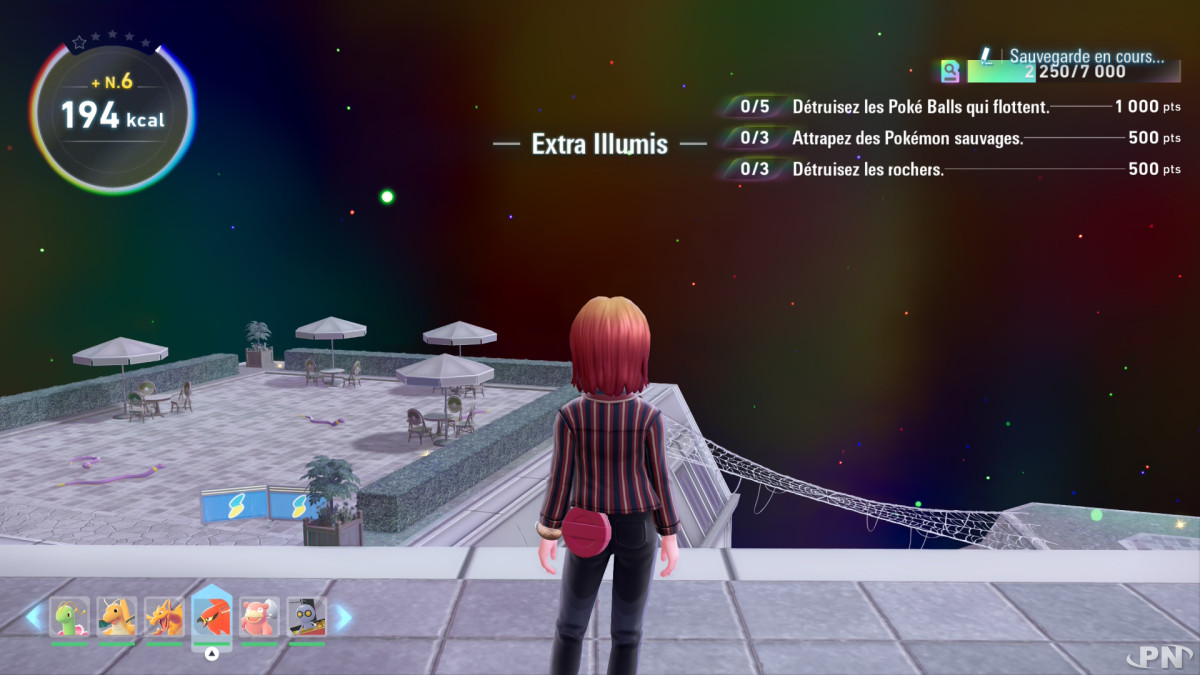The height and width of the screenshot is (675, 1200).
Task: Switch to Charizard in the party
Action: pos(164,617)
